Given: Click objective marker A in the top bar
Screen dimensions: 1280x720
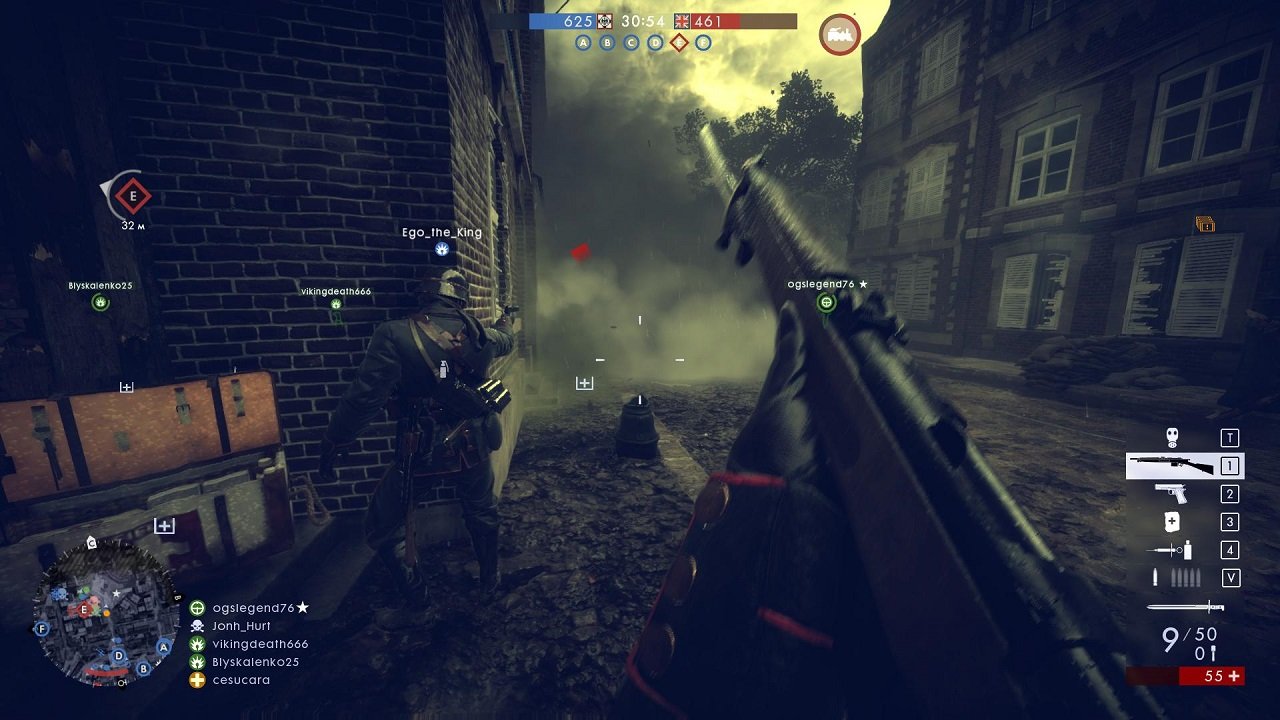Looking at the screenshot, I should click(582, 42).
